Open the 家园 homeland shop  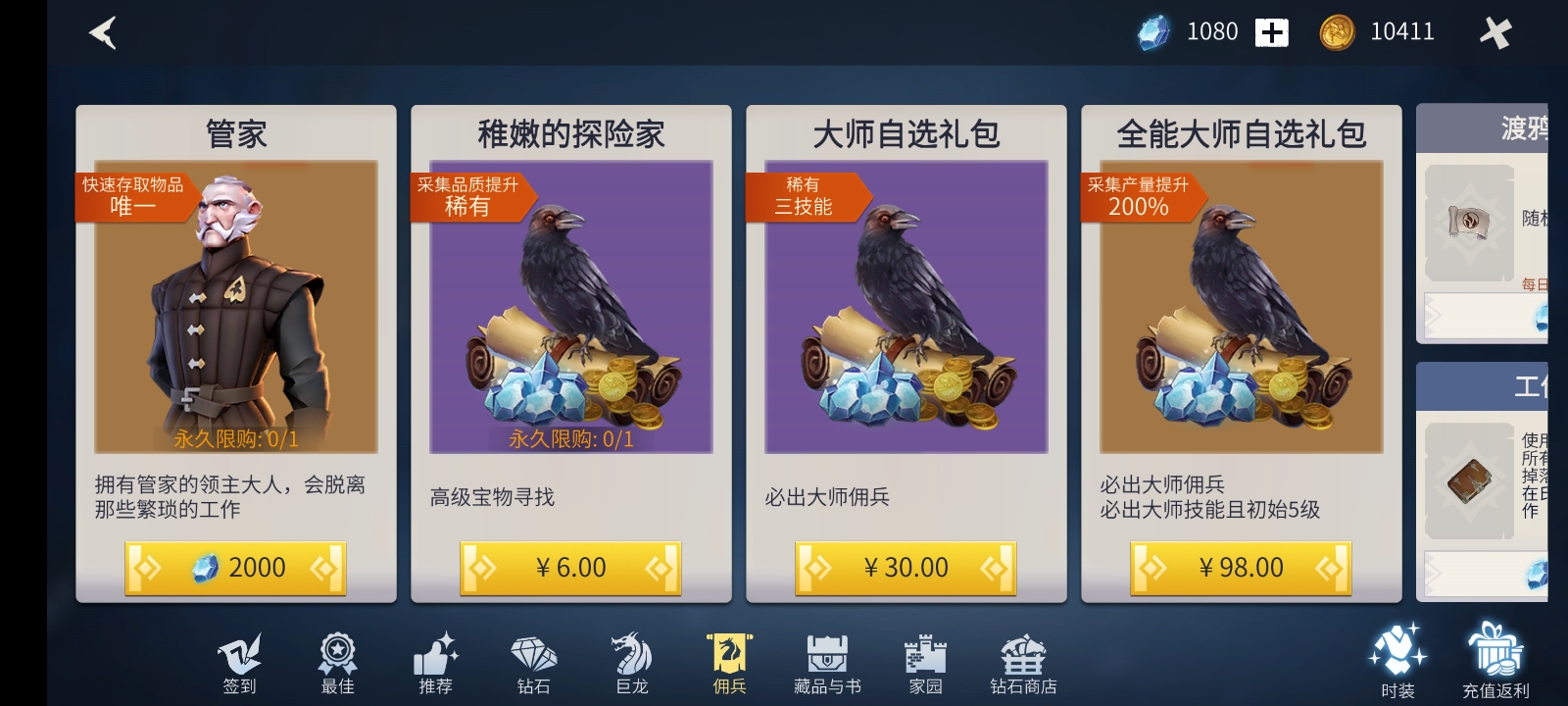[x=924, y=662]
